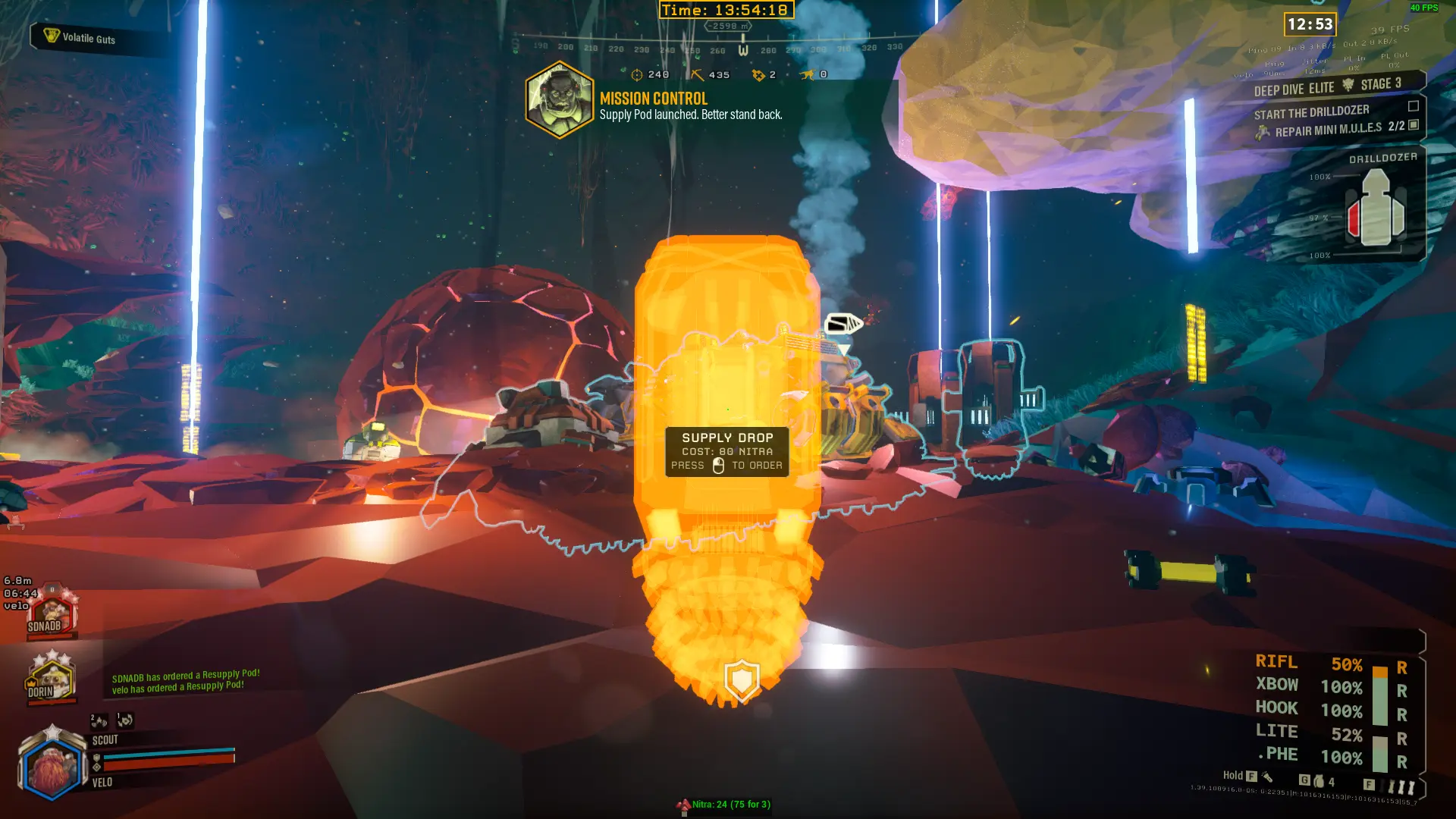Viewport: 1456px width, 819px height.
Task: Select the Mission Control portrait
Action: point(560,100)
